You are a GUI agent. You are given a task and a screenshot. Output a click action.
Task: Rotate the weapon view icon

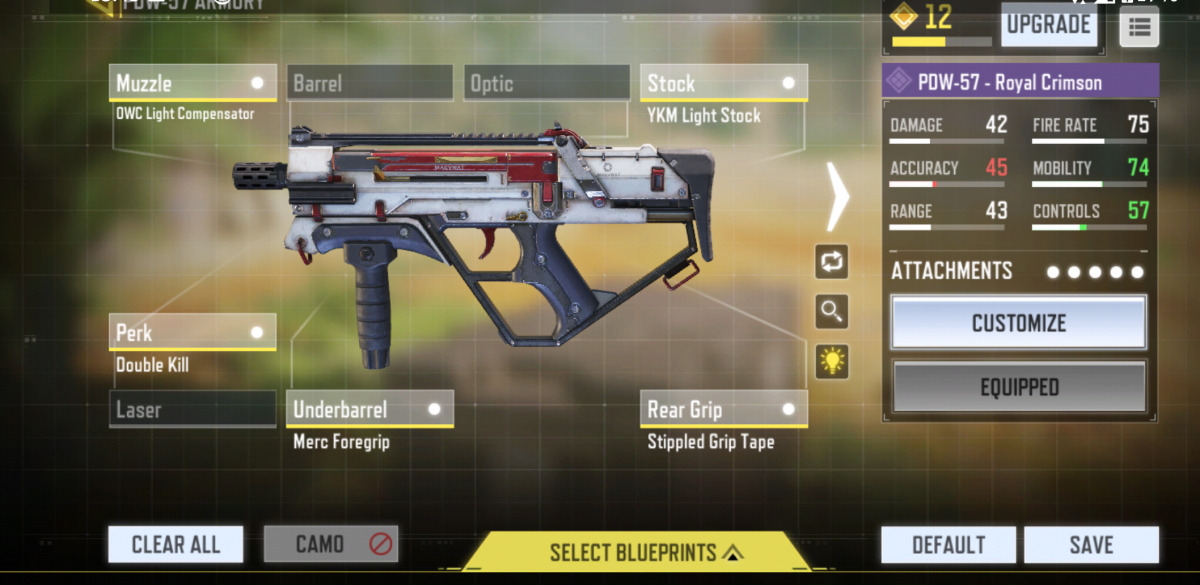pos(832,262)
